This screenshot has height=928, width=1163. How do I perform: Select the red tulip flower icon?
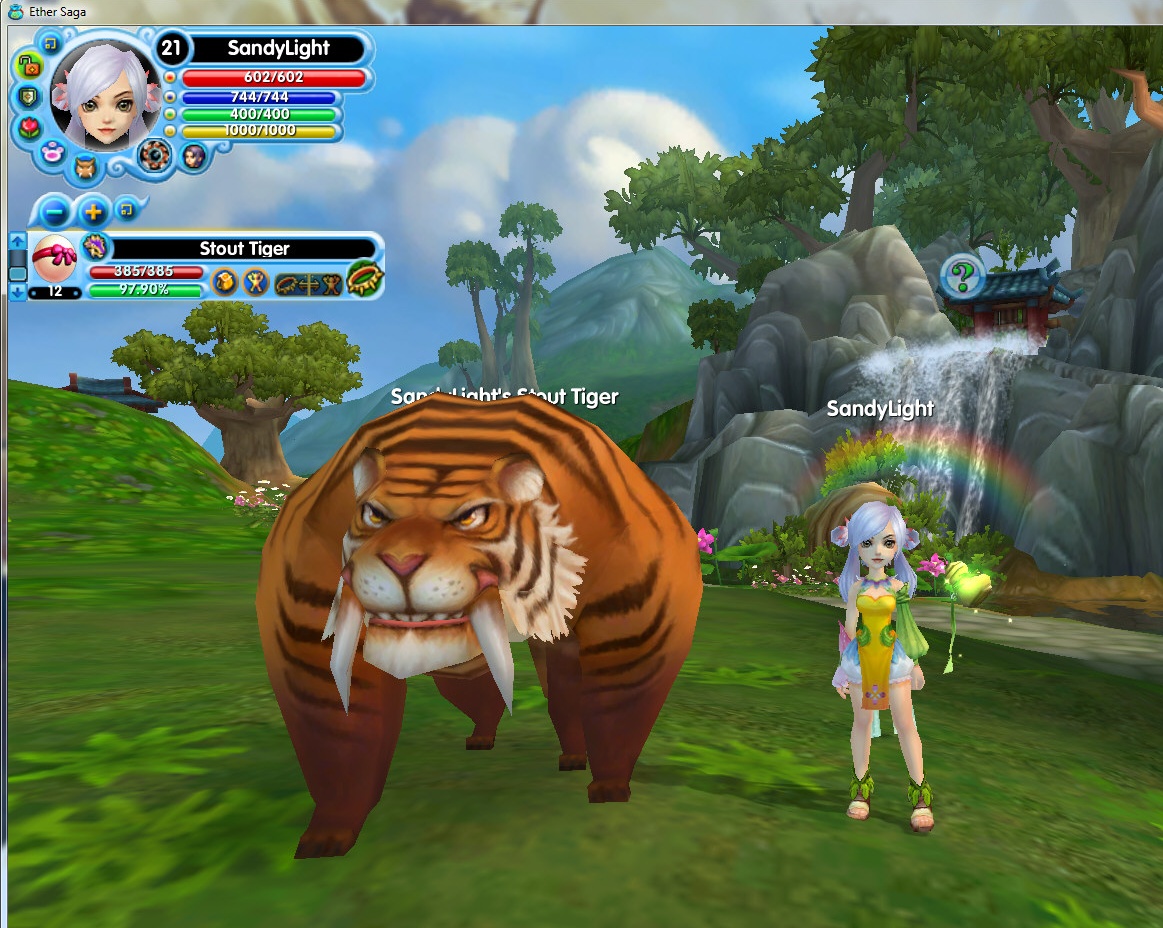(x=32, y=128)
